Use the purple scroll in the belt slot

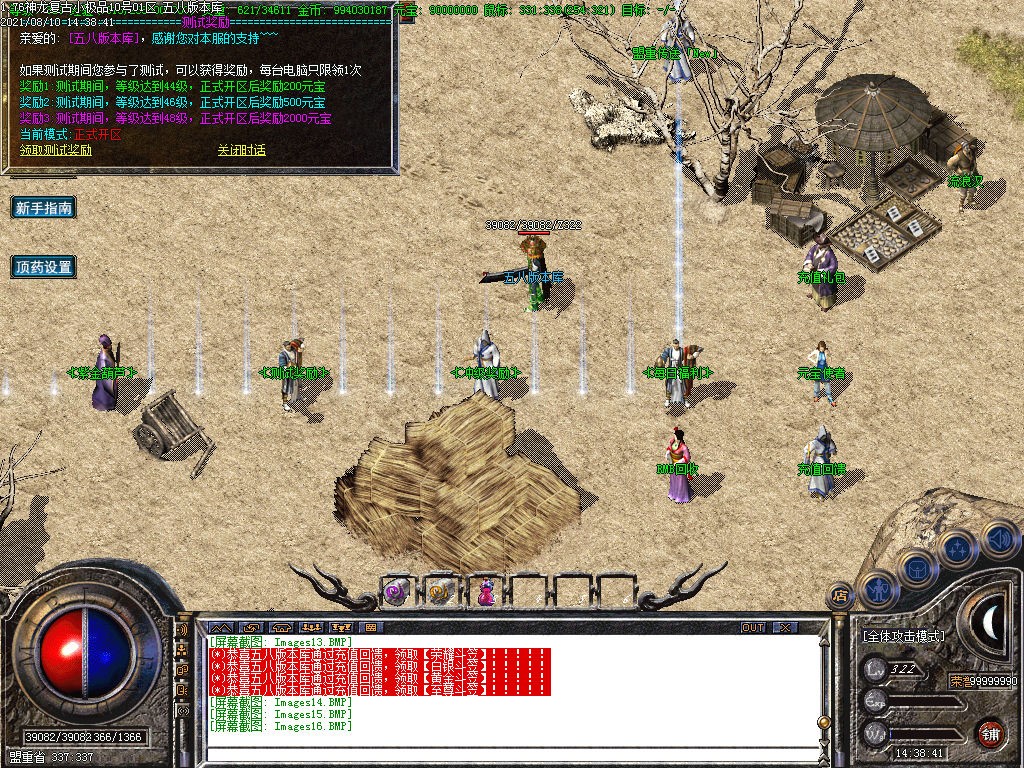click(x=396, y=592)
